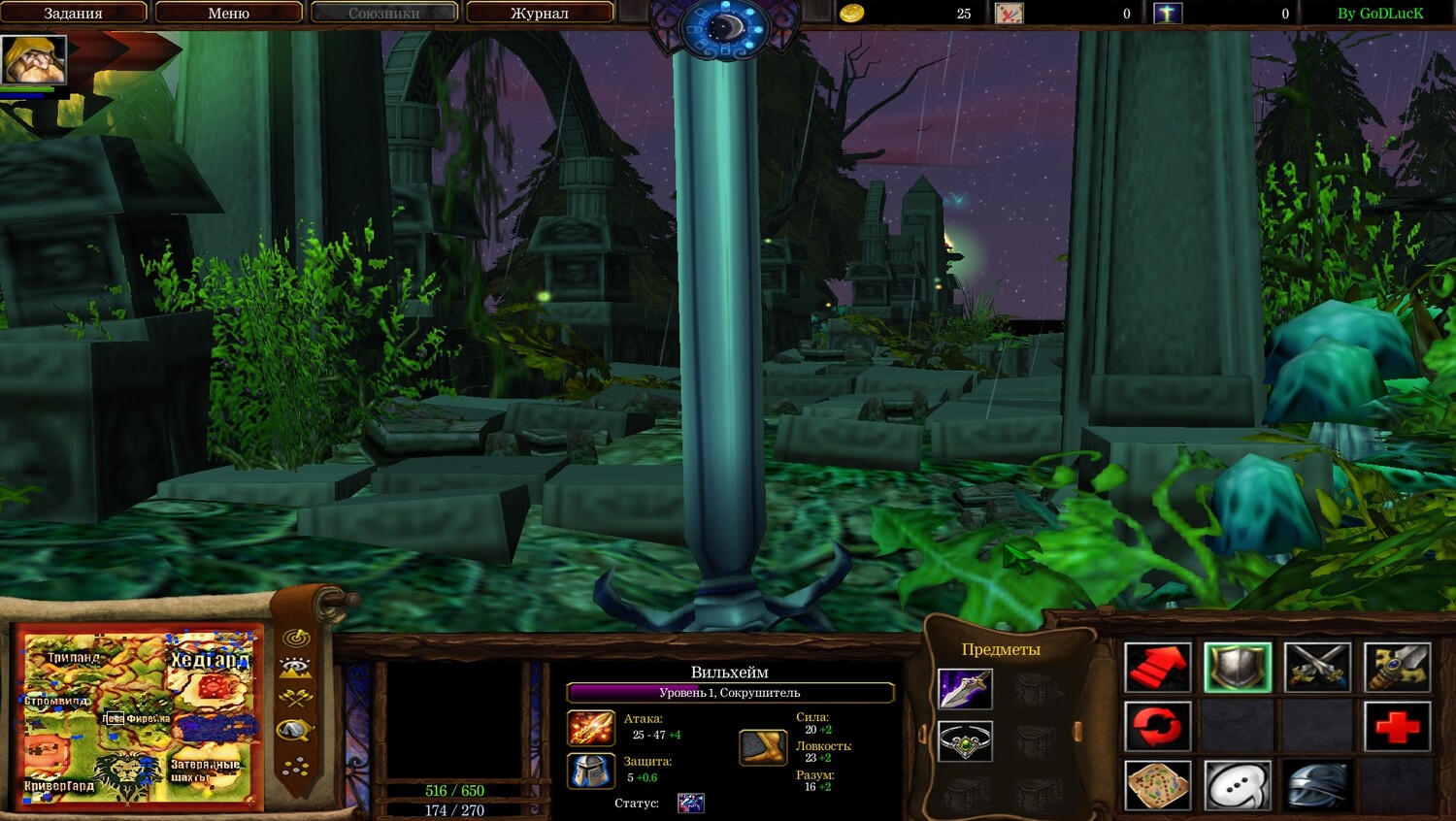
Task: Use the crossed swords attack command
Action: [1317, 668]
